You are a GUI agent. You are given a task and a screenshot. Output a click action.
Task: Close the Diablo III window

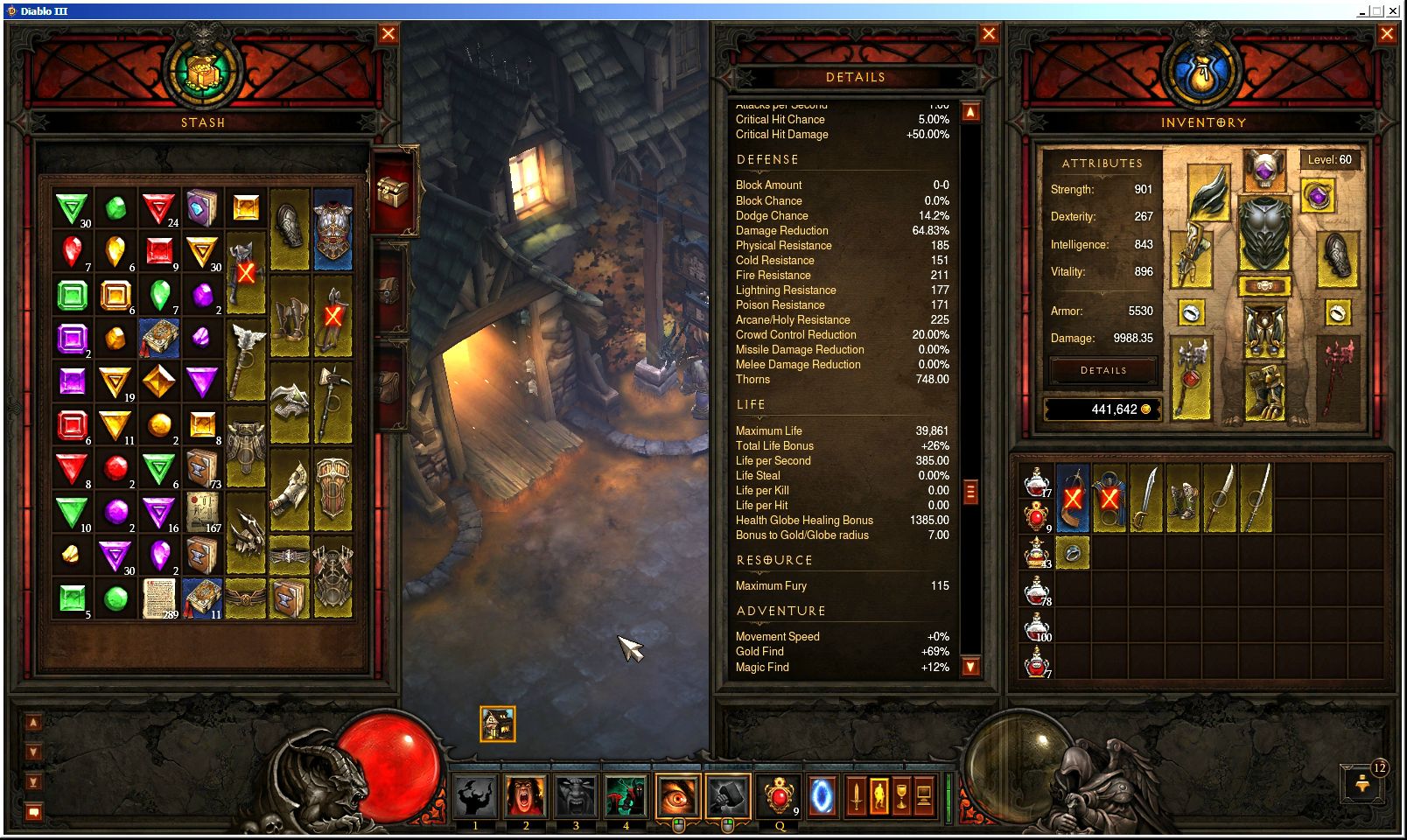1393,11
